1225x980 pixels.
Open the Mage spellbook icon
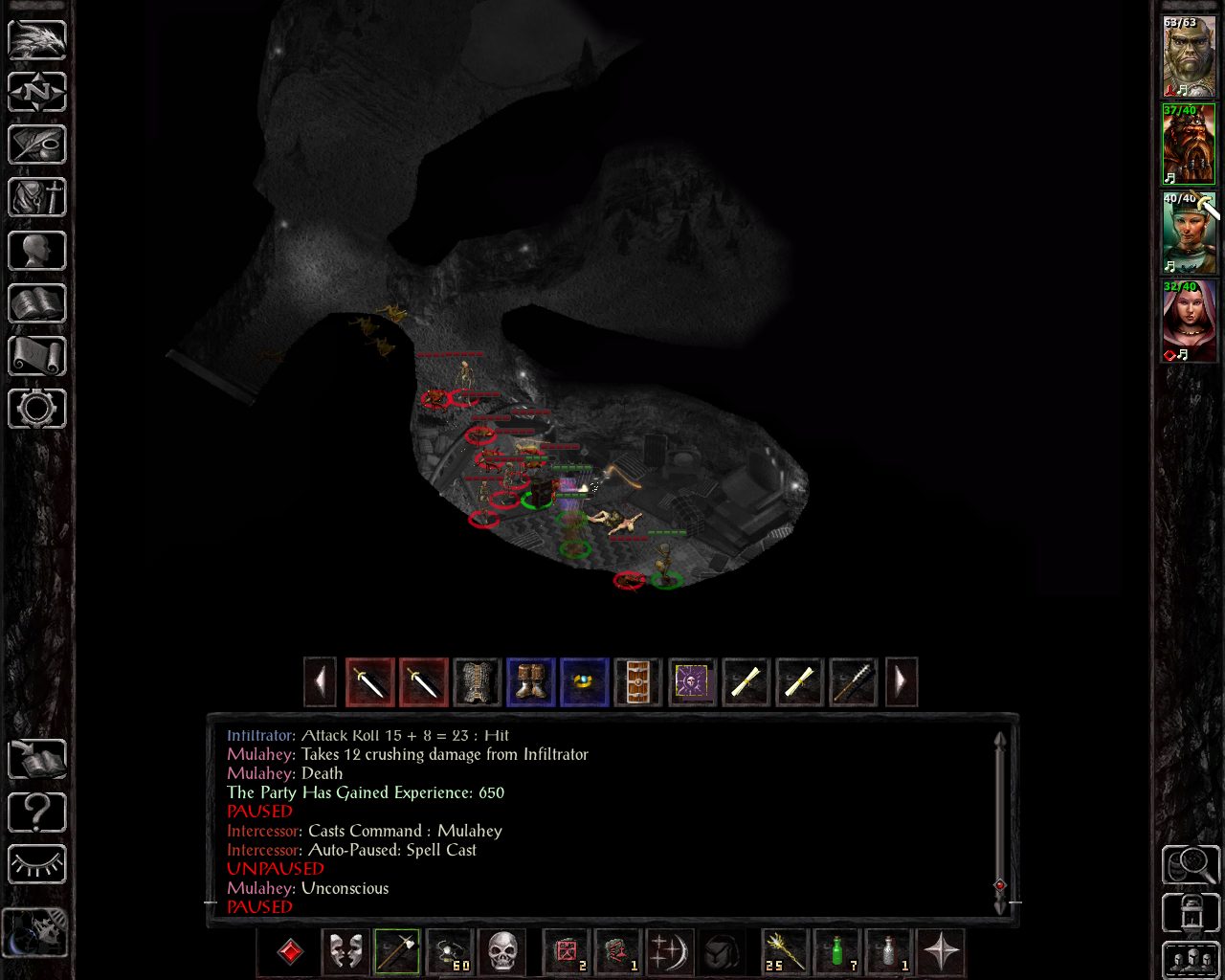(36, 303)
